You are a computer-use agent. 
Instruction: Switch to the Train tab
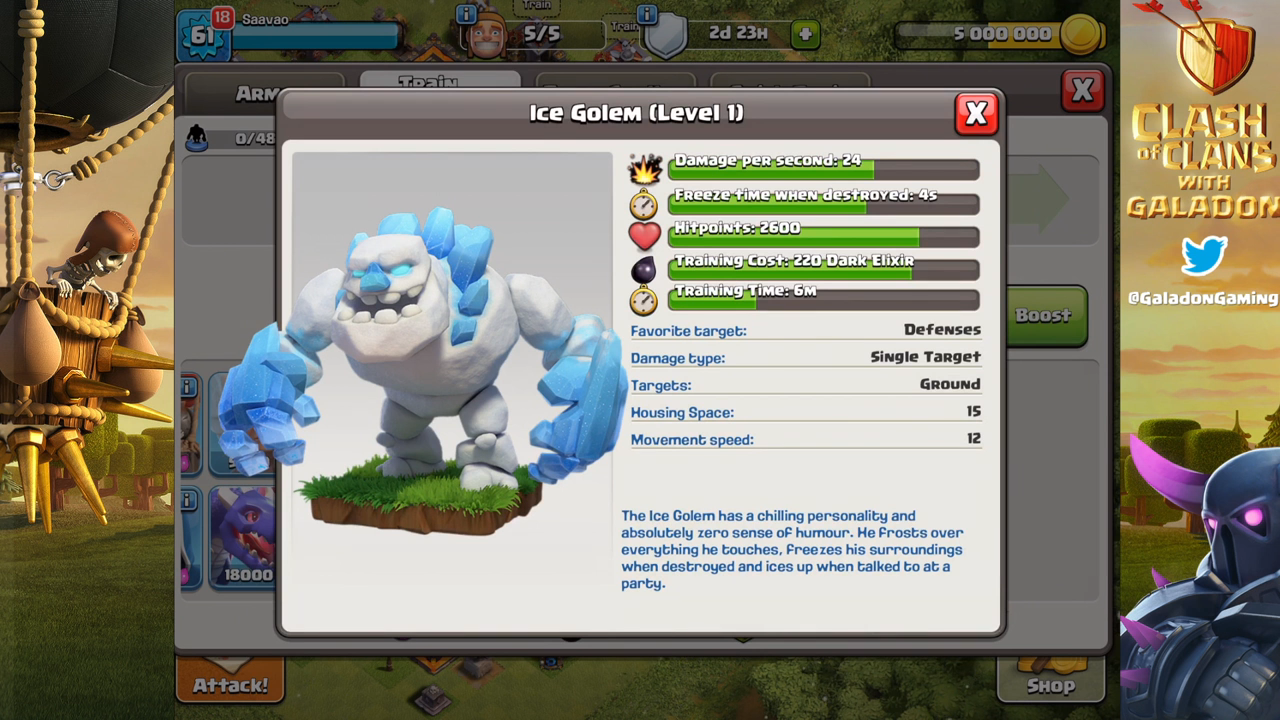pos(439,80)
